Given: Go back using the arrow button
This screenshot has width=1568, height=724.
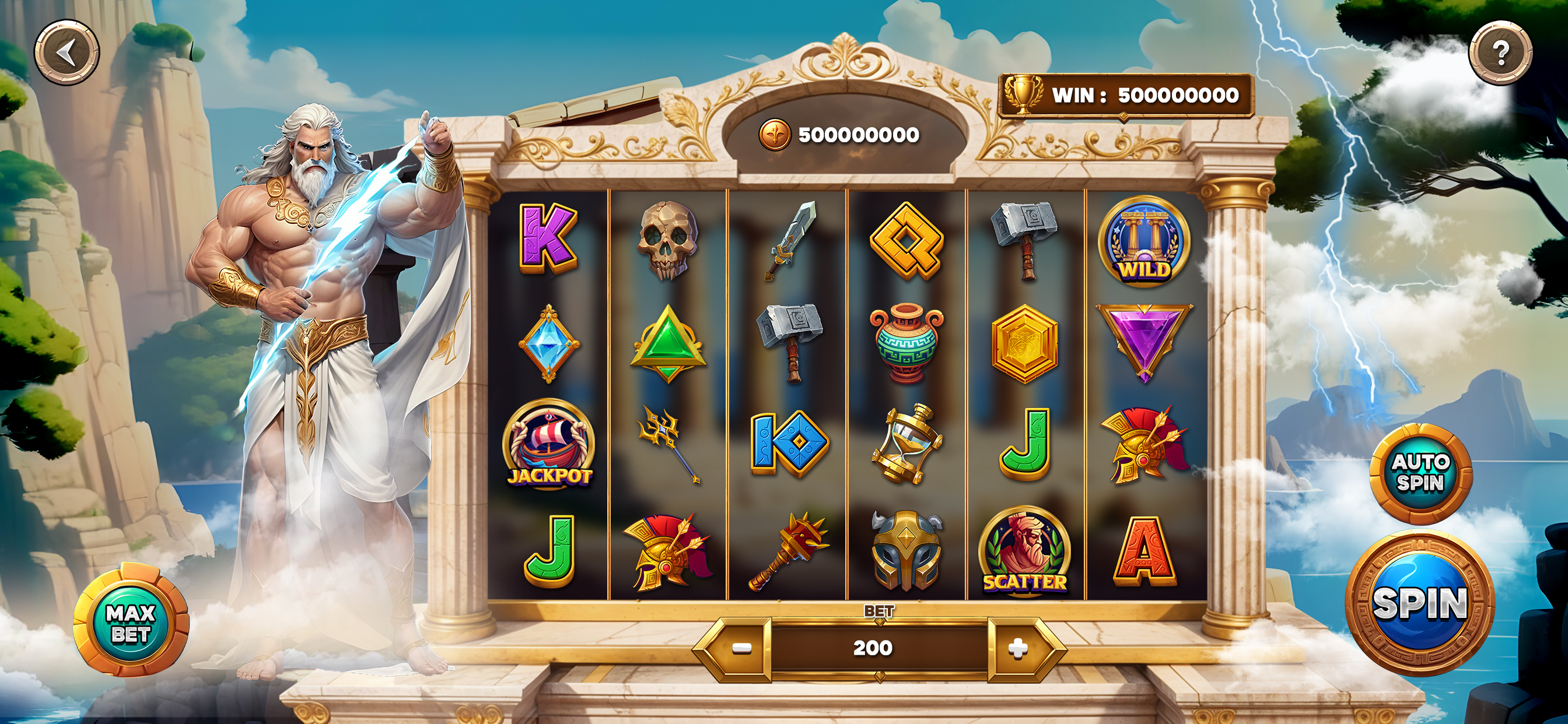Looking at the screenshot, I should [66, 53].
